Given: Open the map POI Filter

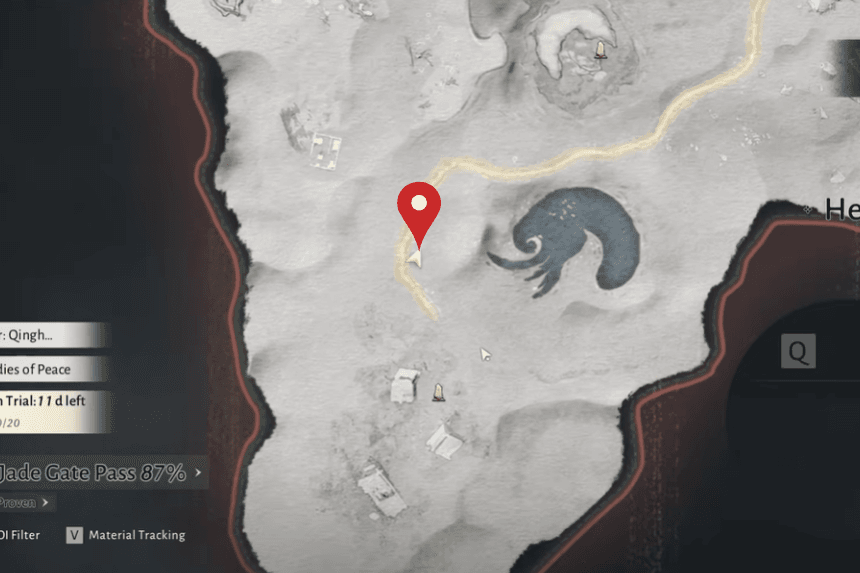Looking at the screenshot, I should (20, 535).
